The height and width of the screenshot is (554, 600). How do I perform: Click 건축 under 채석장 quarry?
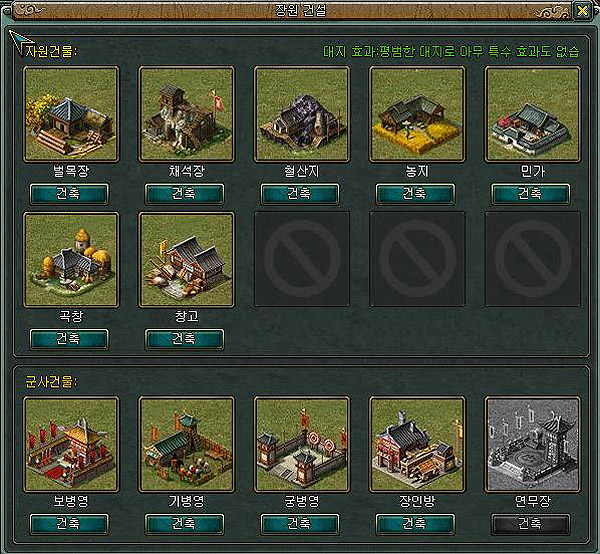pyautogui.click(x=184, y=194)
